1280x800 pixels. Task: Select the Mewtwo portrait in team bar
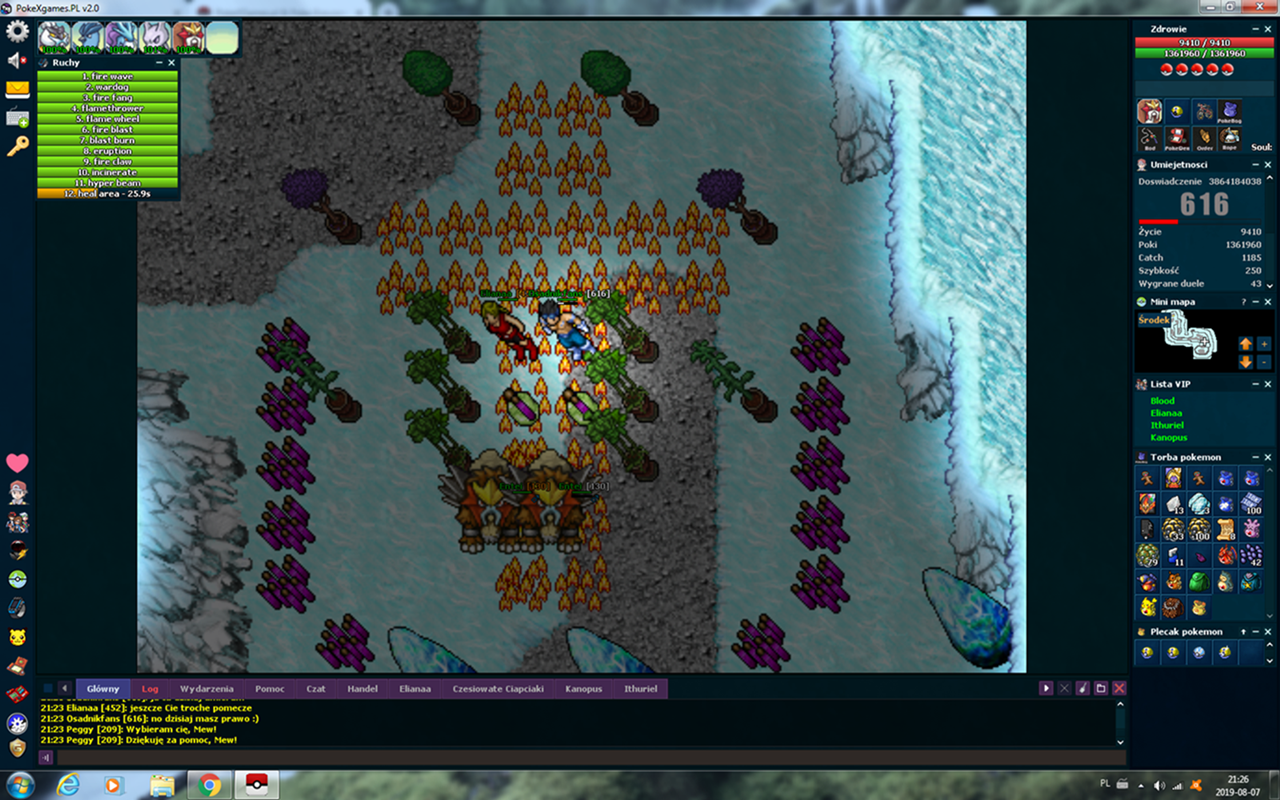coord(154,38)
